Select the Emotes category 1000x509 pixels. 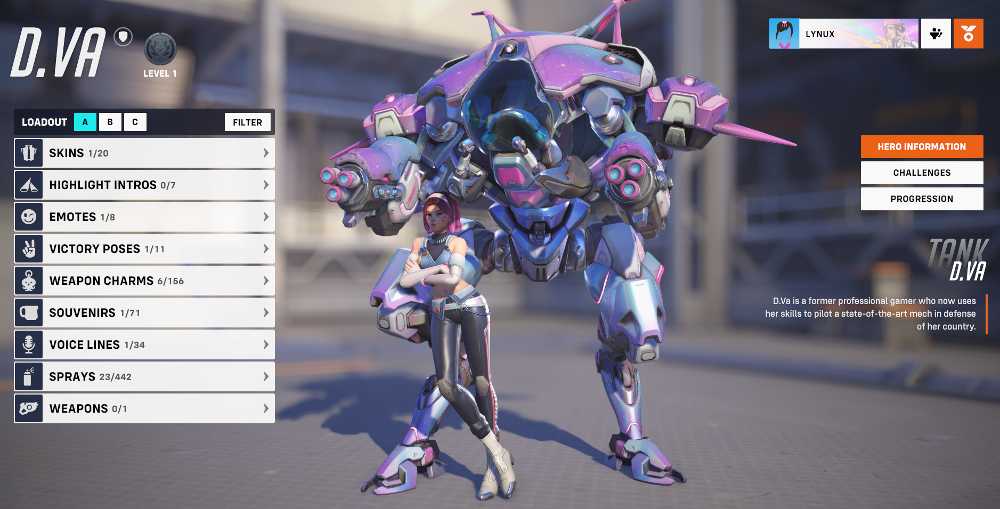tap(144, 217)
